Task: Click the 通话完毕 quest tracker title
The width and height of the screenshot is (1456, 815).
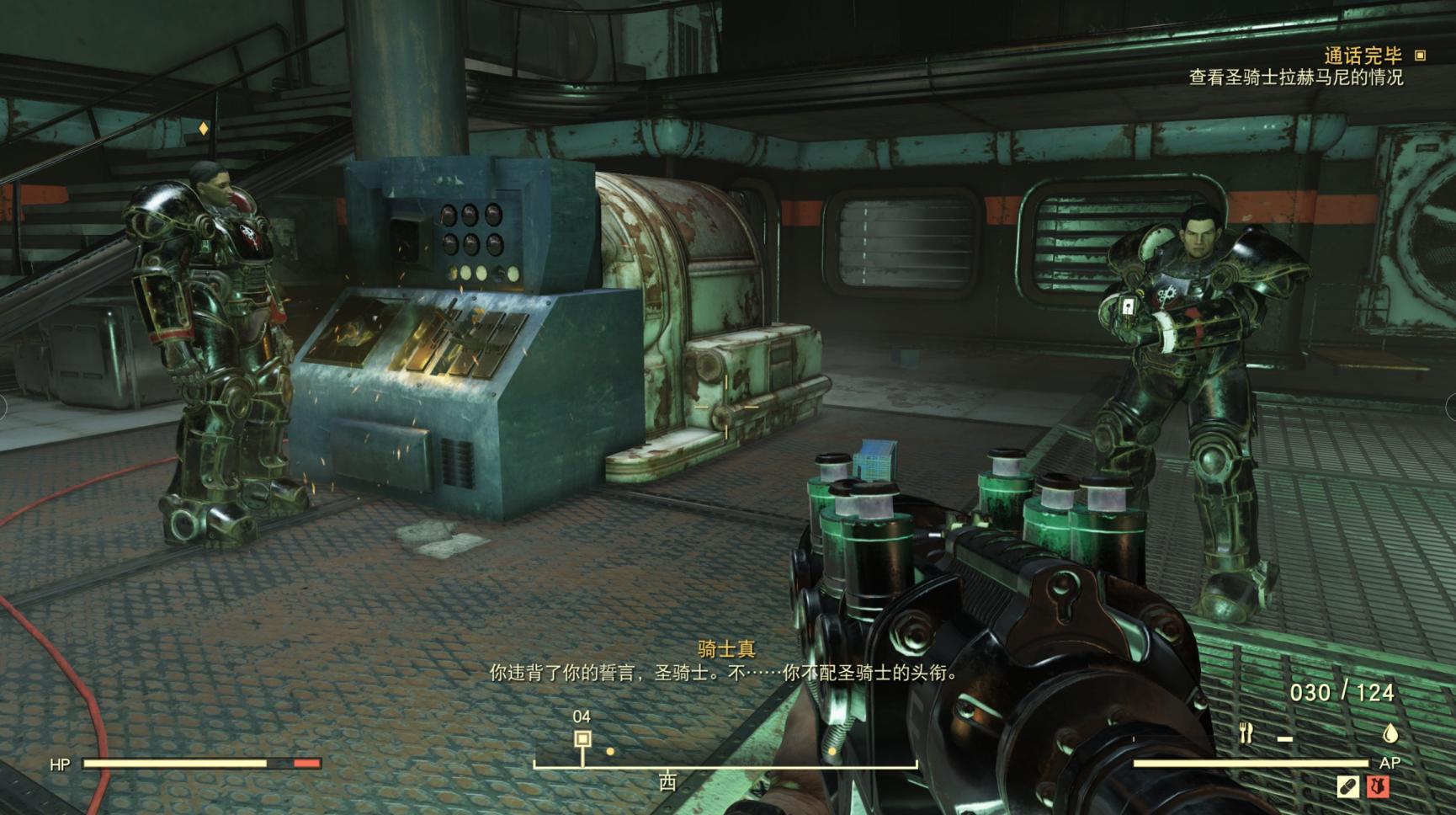Action: pos(1363,56)
